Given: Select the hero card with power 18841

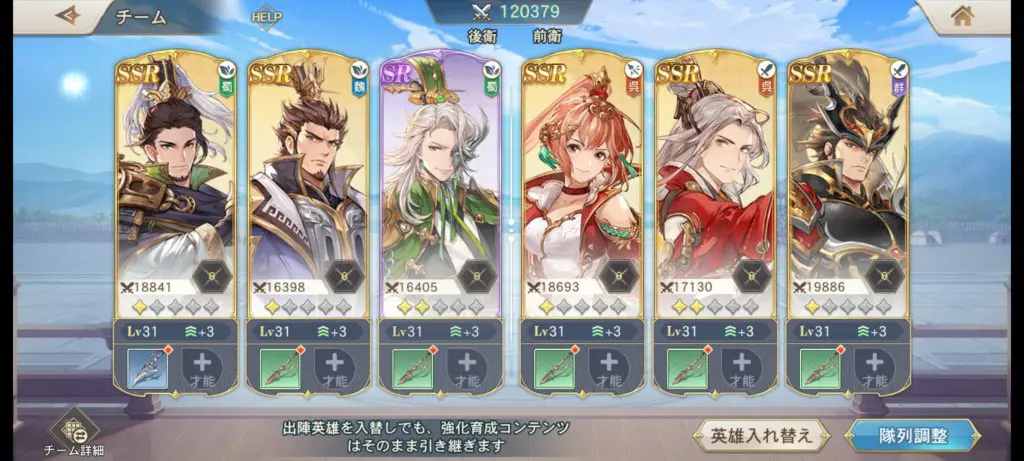Looking at the screenshot, I should pyautogui.click(x=174, y=180).
